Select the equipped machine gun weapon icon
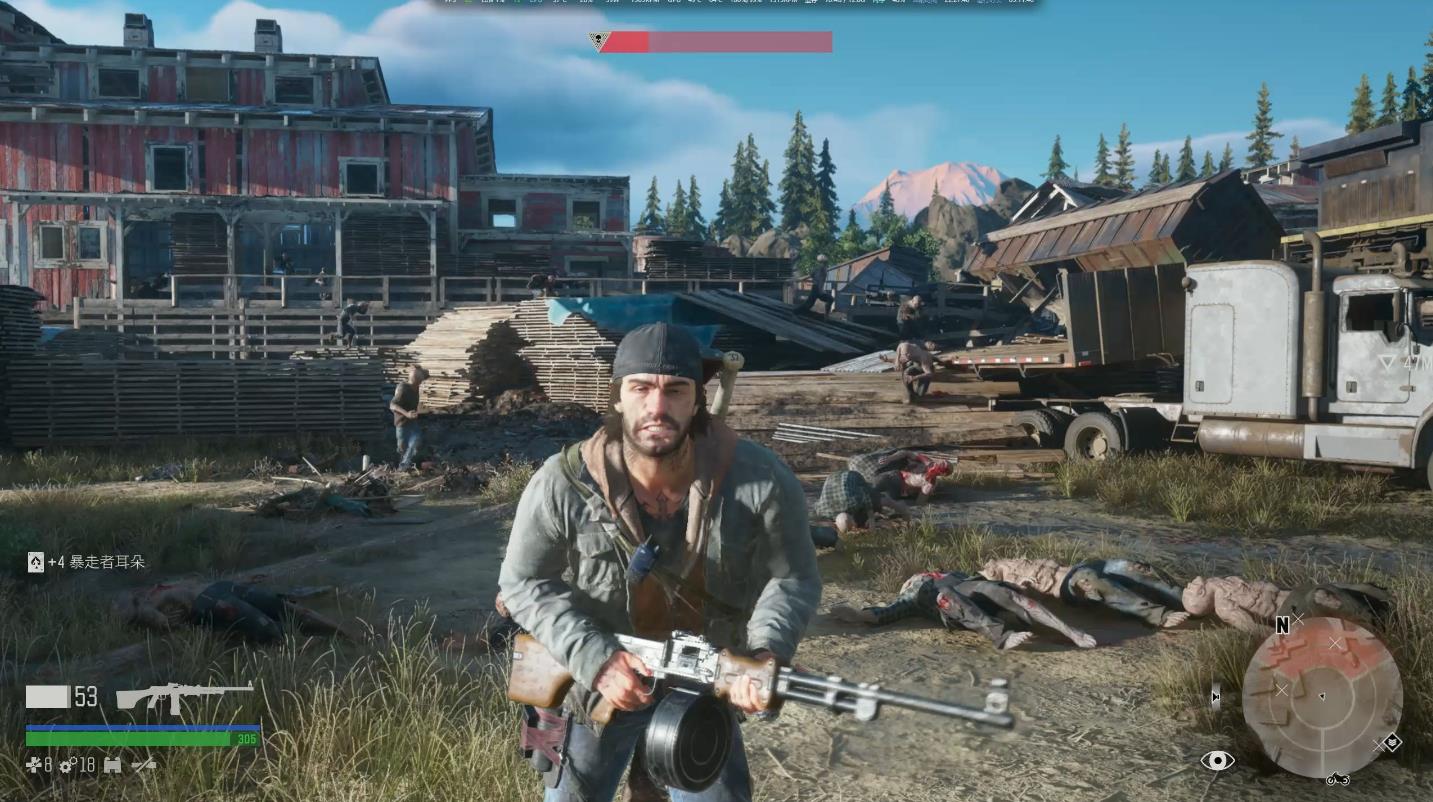This screenshot has width=1433, height=802. click(185, 695)
